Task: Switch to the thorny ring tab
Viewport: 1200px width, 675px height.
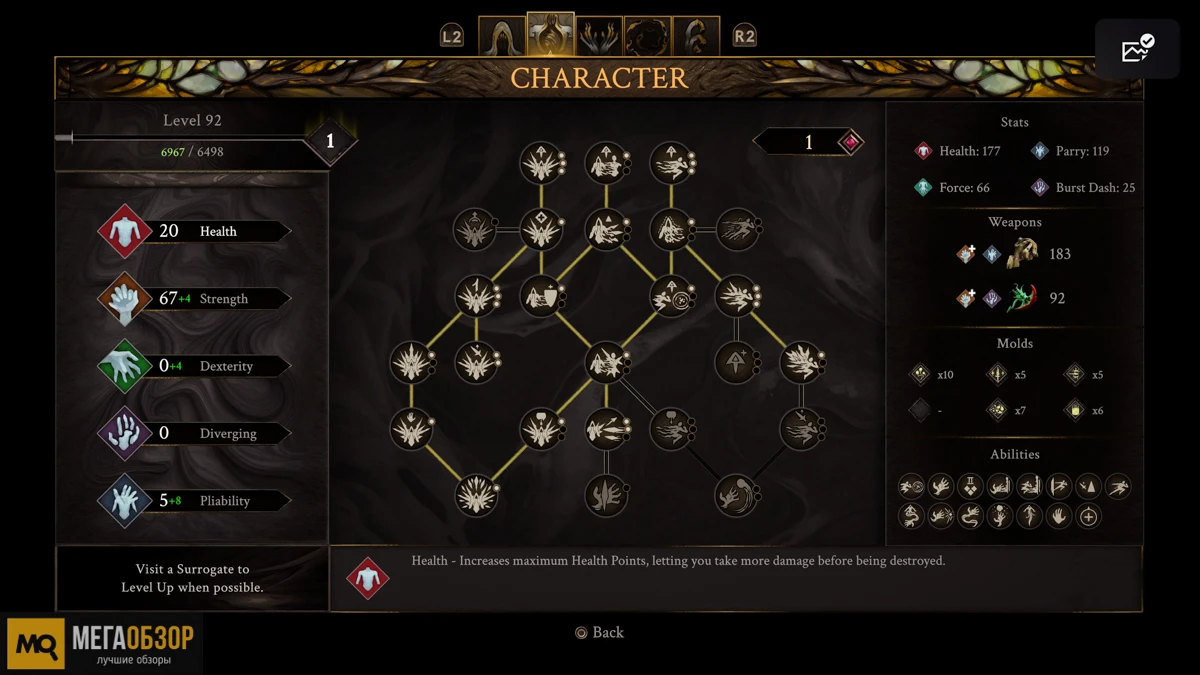Action: [647, 37]
